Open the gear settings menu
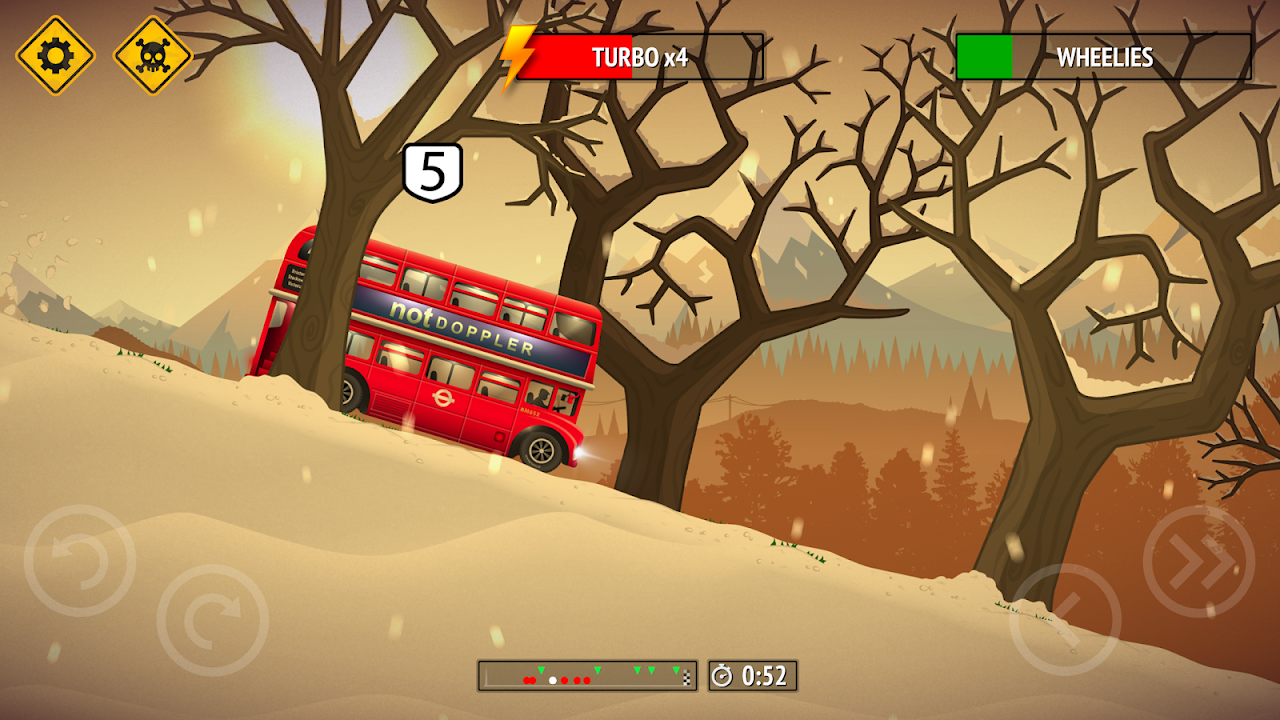 coord(55,55)
